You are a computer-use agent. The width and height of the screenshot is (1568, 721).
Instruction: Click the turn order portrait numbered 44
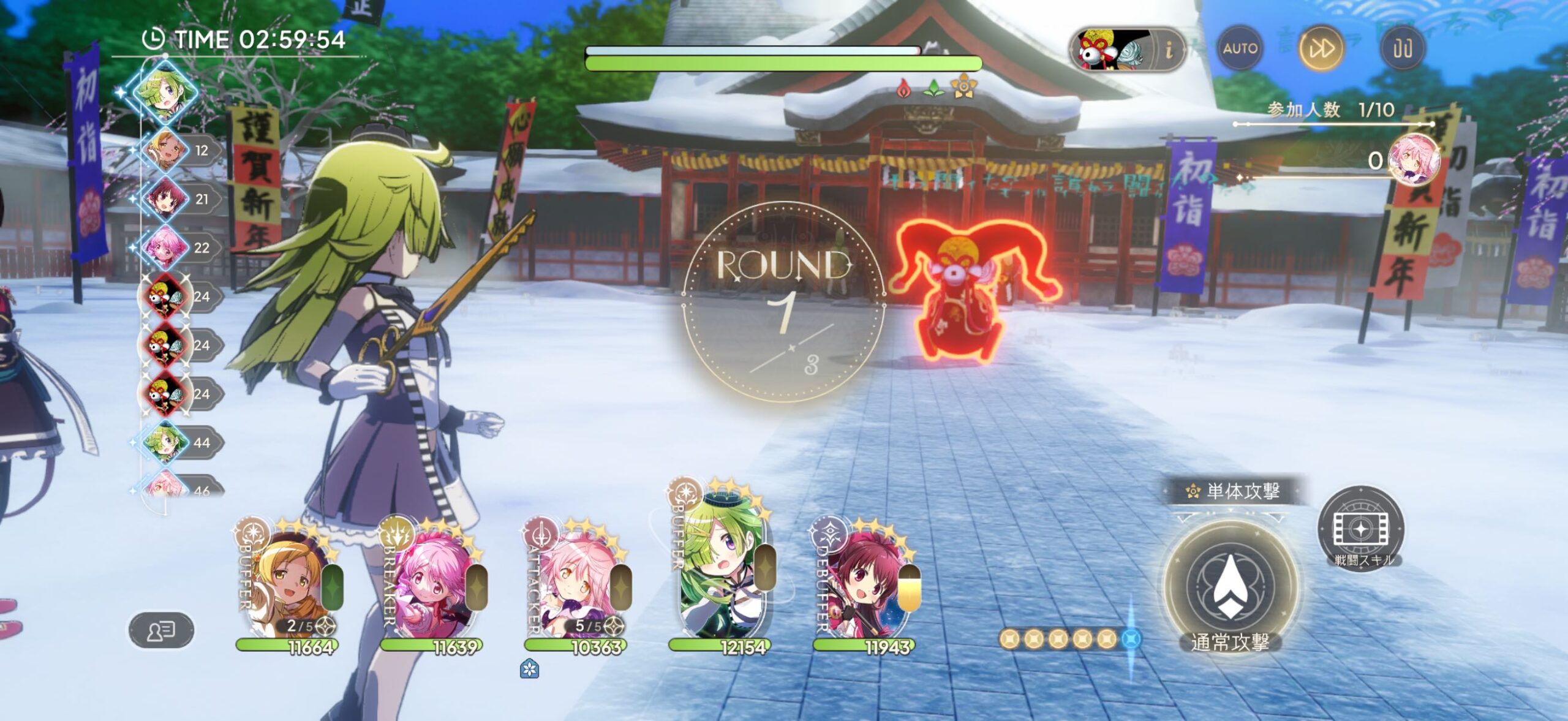pos(164,442)
